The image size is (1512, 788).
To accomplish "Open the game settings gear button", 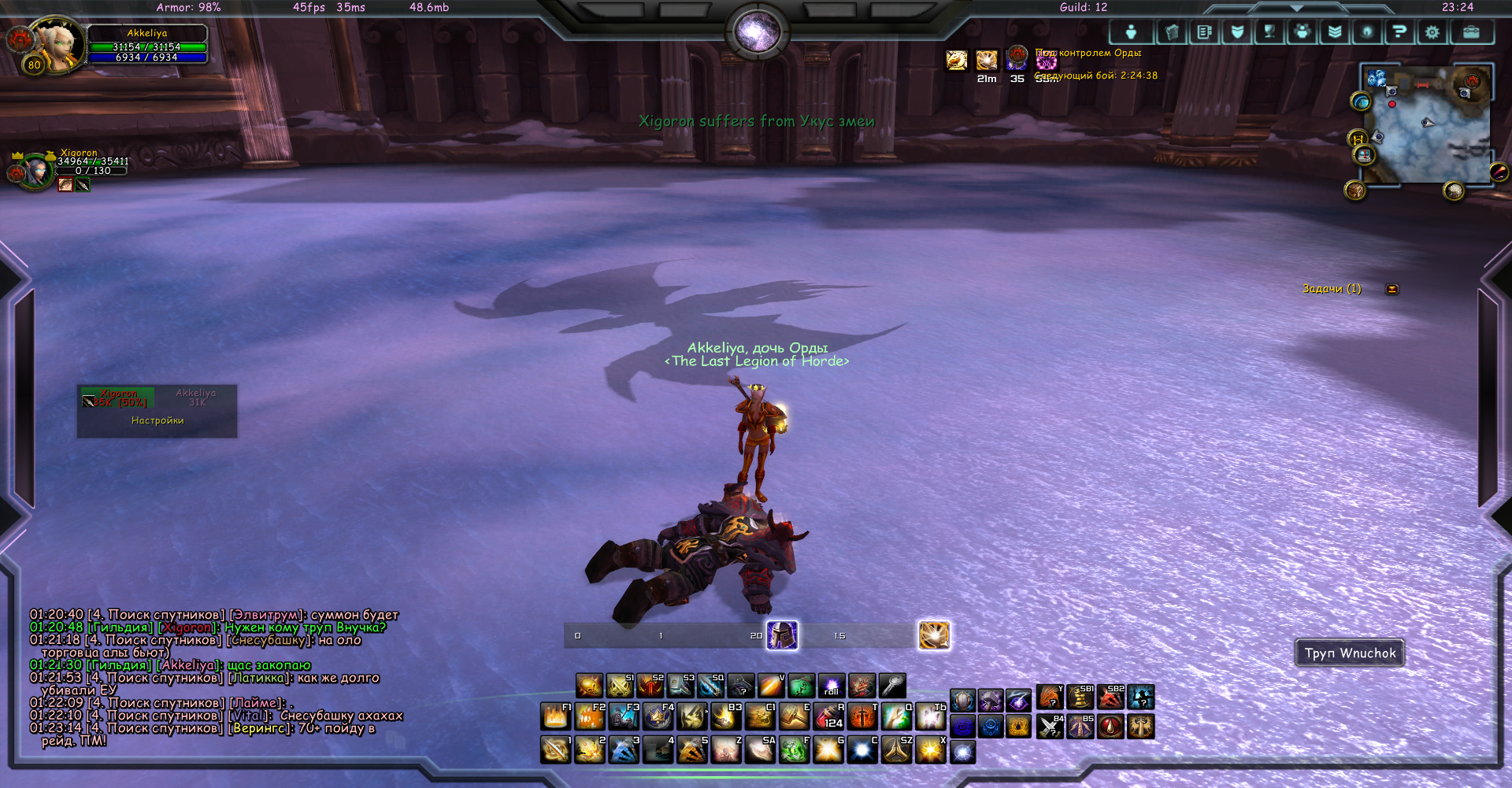I will [1432, 32].
